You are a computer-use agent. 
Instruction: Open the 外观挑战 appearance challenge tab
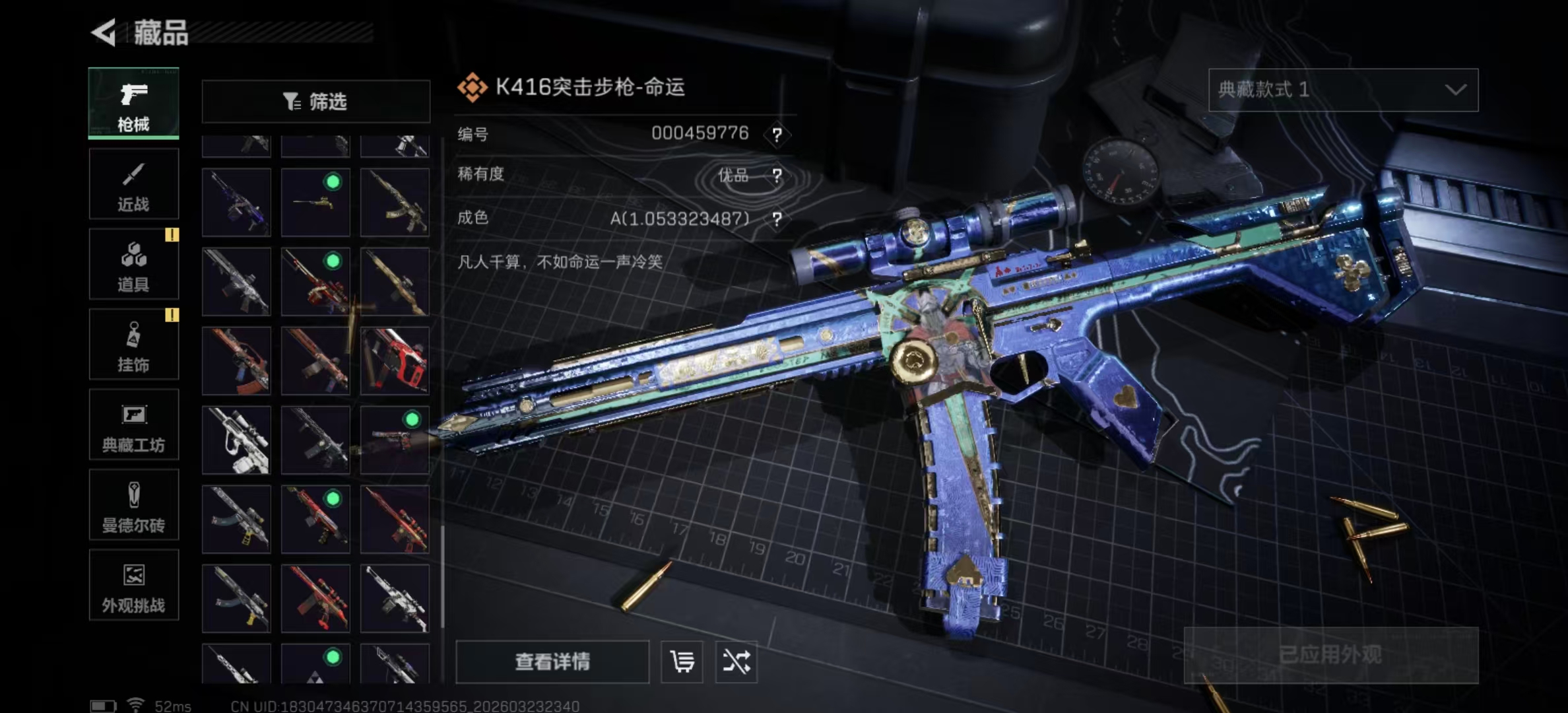(x=133, y=586)
